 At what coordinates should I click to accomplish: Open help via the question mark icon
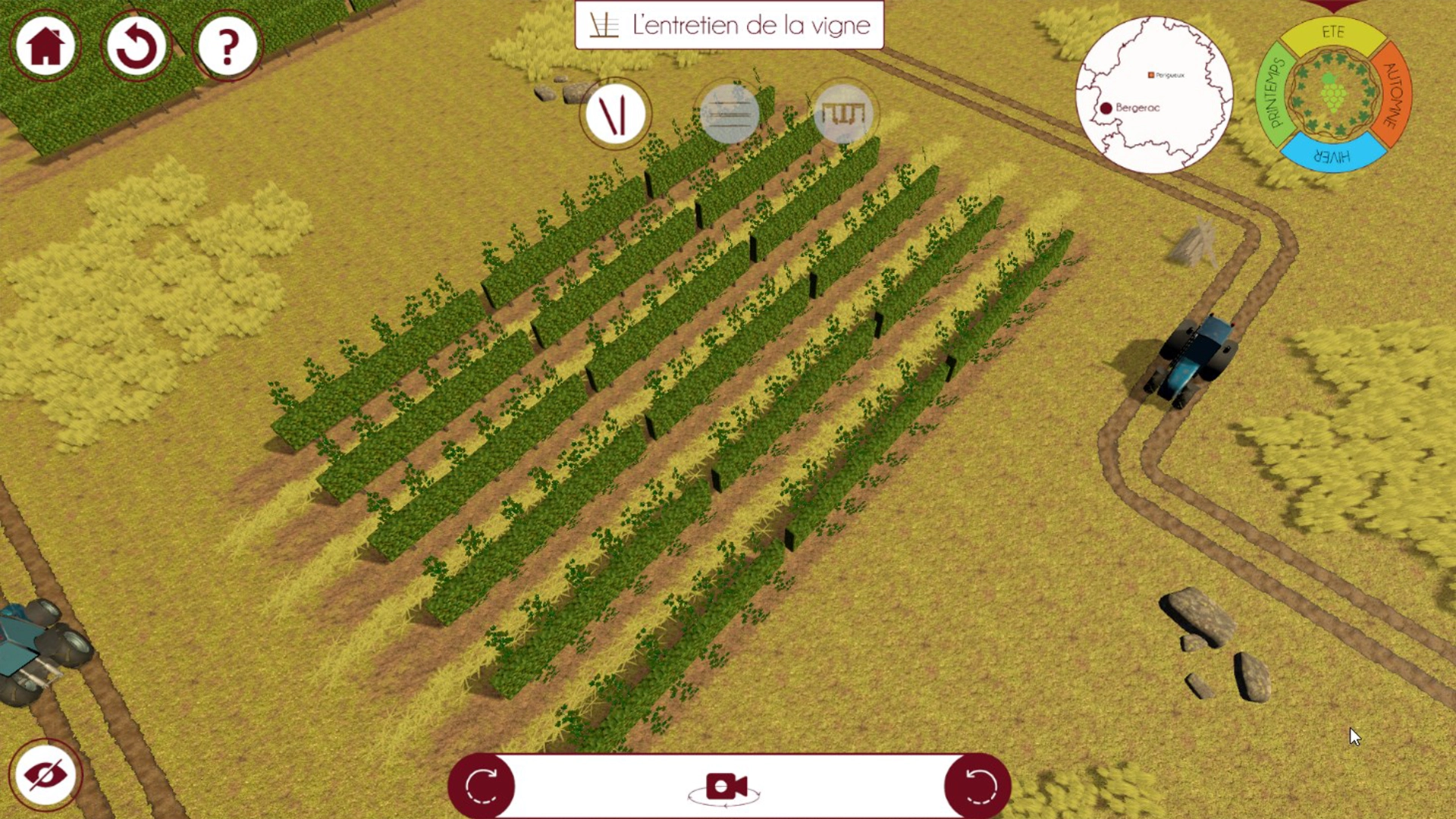[227, 45]
